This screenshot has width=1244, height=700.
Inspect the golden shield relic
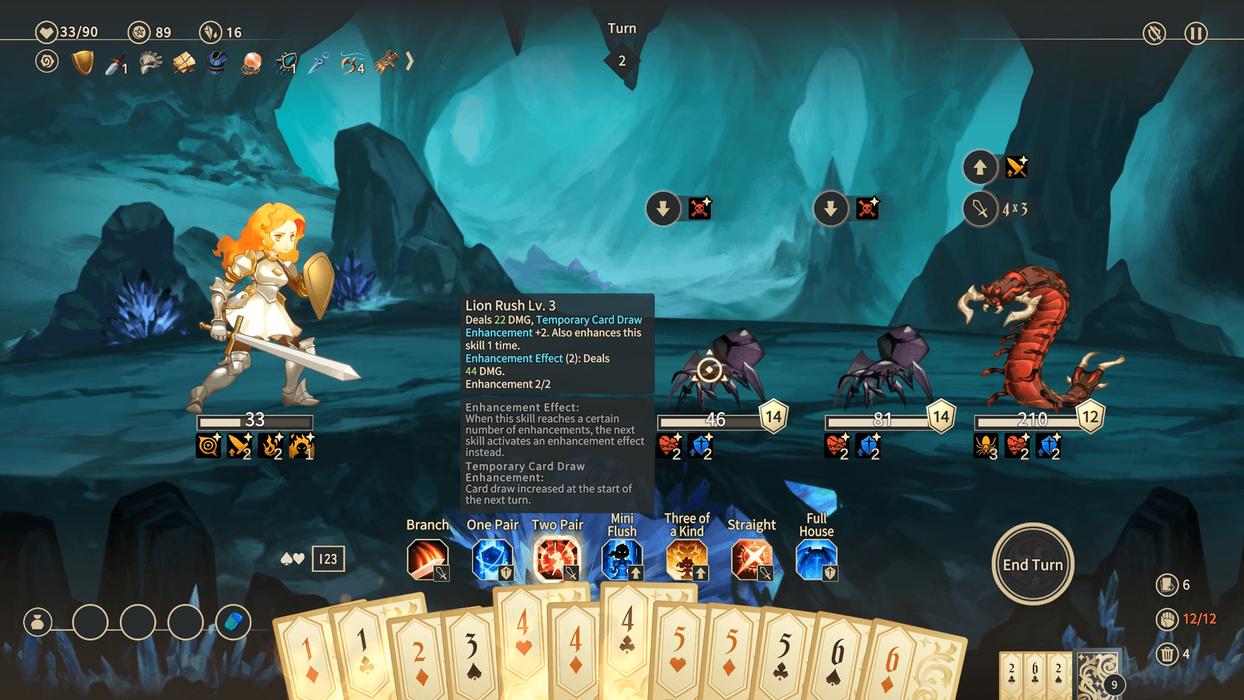pyautogui.click(x=83, y=63)
